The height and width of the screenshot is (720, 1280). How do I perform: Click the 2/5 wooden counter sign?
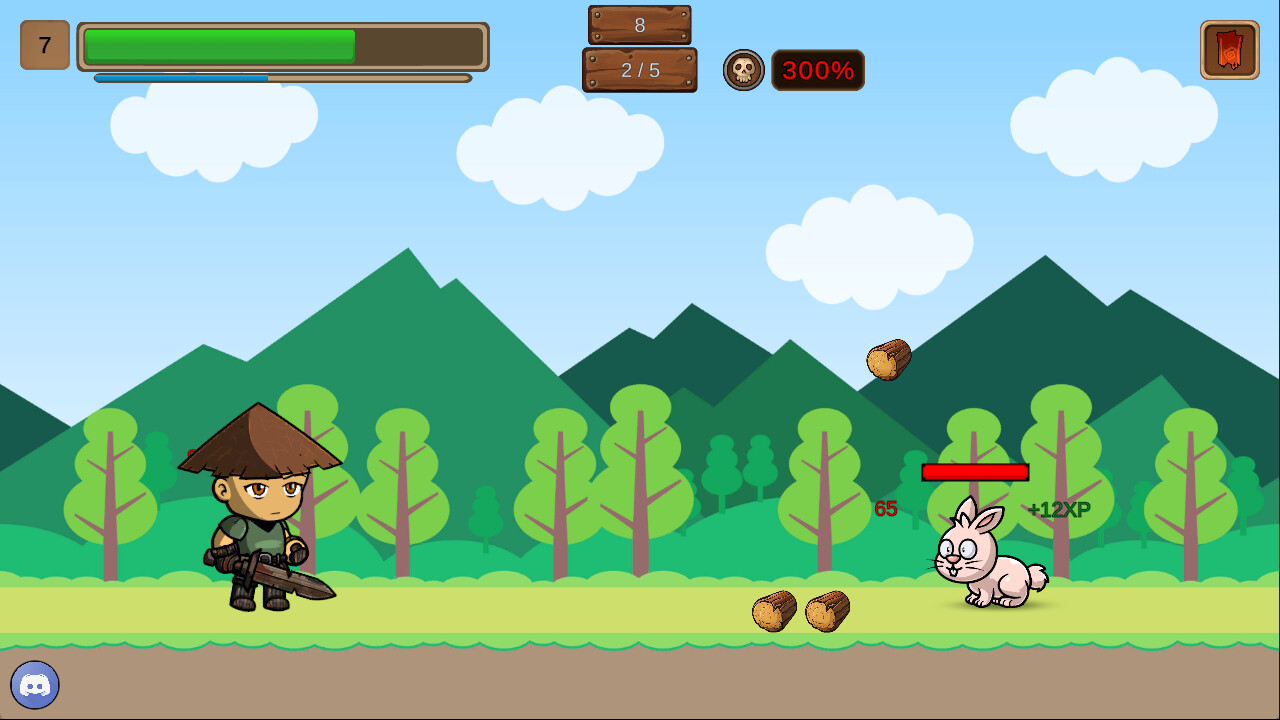tap(639, 71)
